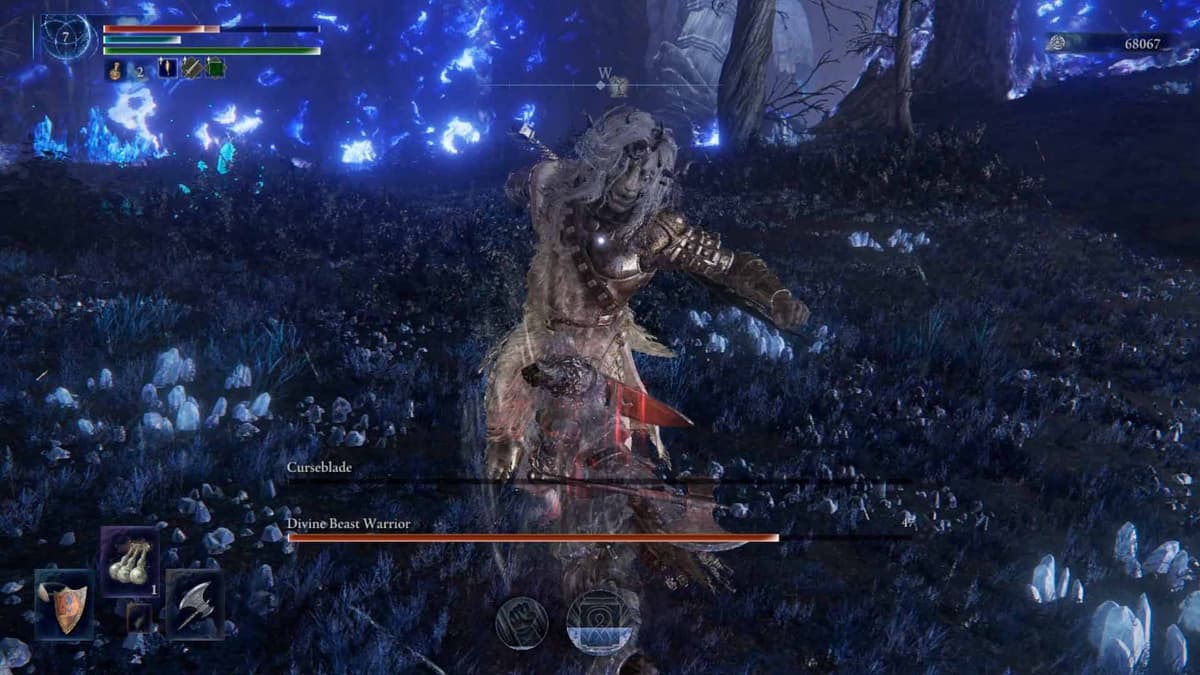Viewport: 1200px width, 675px height.
Task: Select the small slot below the pods
Action: point(139,618)
